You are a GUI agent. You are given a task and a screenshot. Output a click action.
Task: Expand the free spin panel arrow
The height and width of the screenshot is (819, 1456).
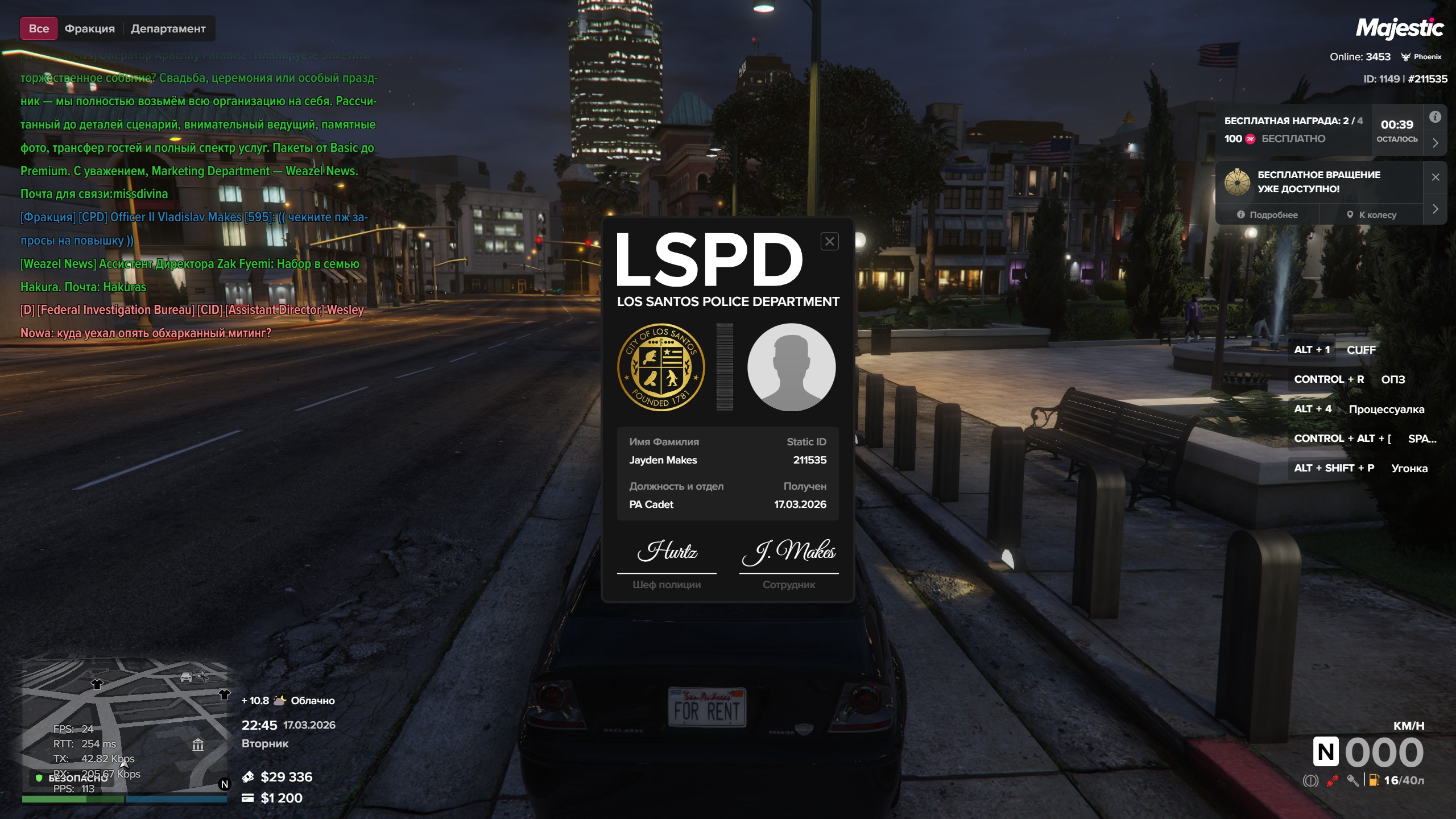[1436, 209]
